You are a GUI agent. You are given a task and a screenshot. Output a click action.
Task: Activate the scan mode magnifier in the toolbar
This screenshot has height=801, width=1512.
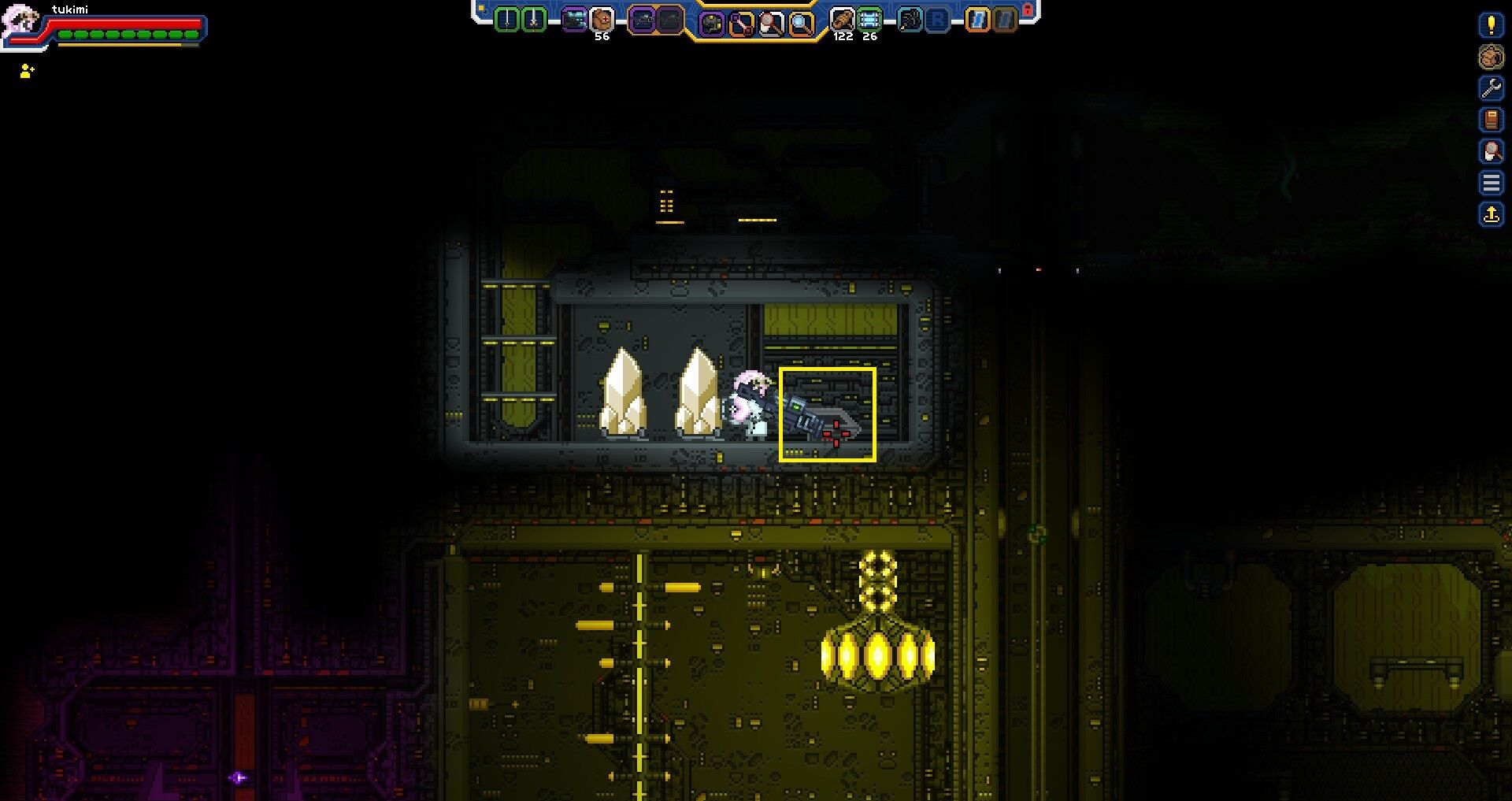[x=799, y=20]
